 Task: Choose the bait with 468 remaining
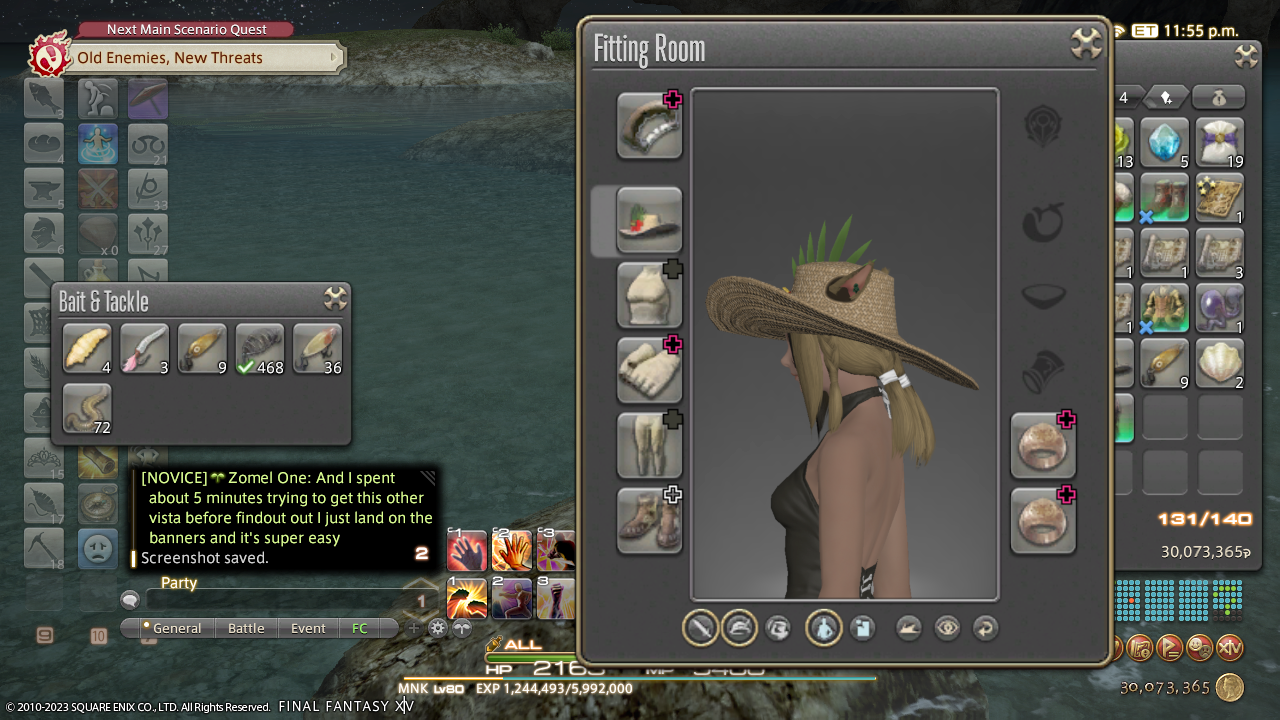tap(260, 348)
